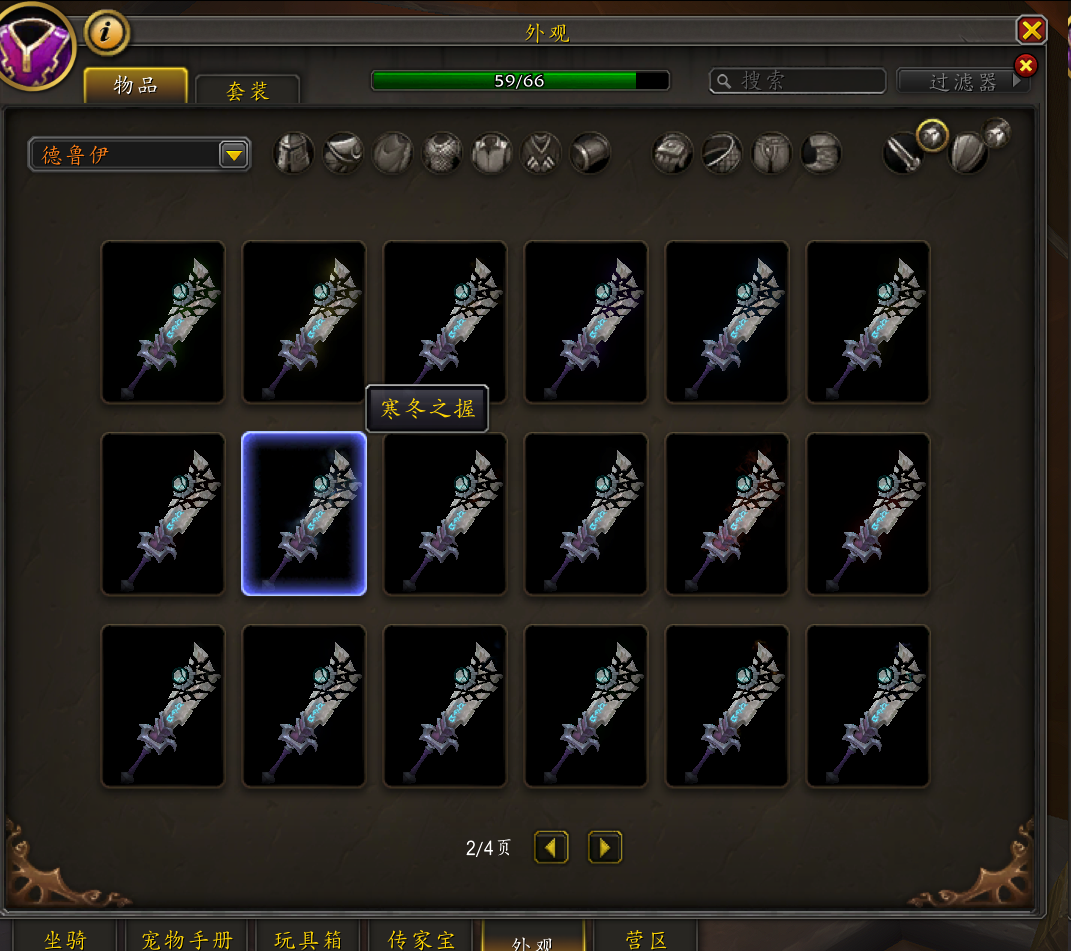Select the shoulder armor slot icon
The width and height of the screenshot is (1071, 951).
point(343,154)
